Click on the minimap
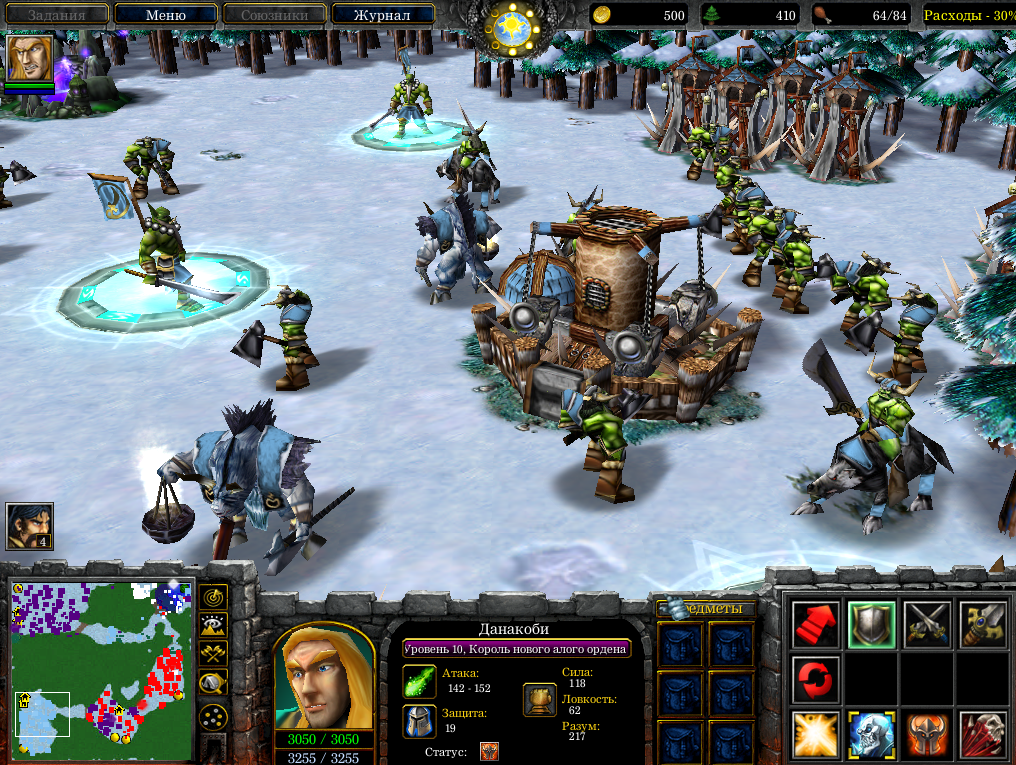The width and height of the screenshot is (1016, 765). pos(102,669)
